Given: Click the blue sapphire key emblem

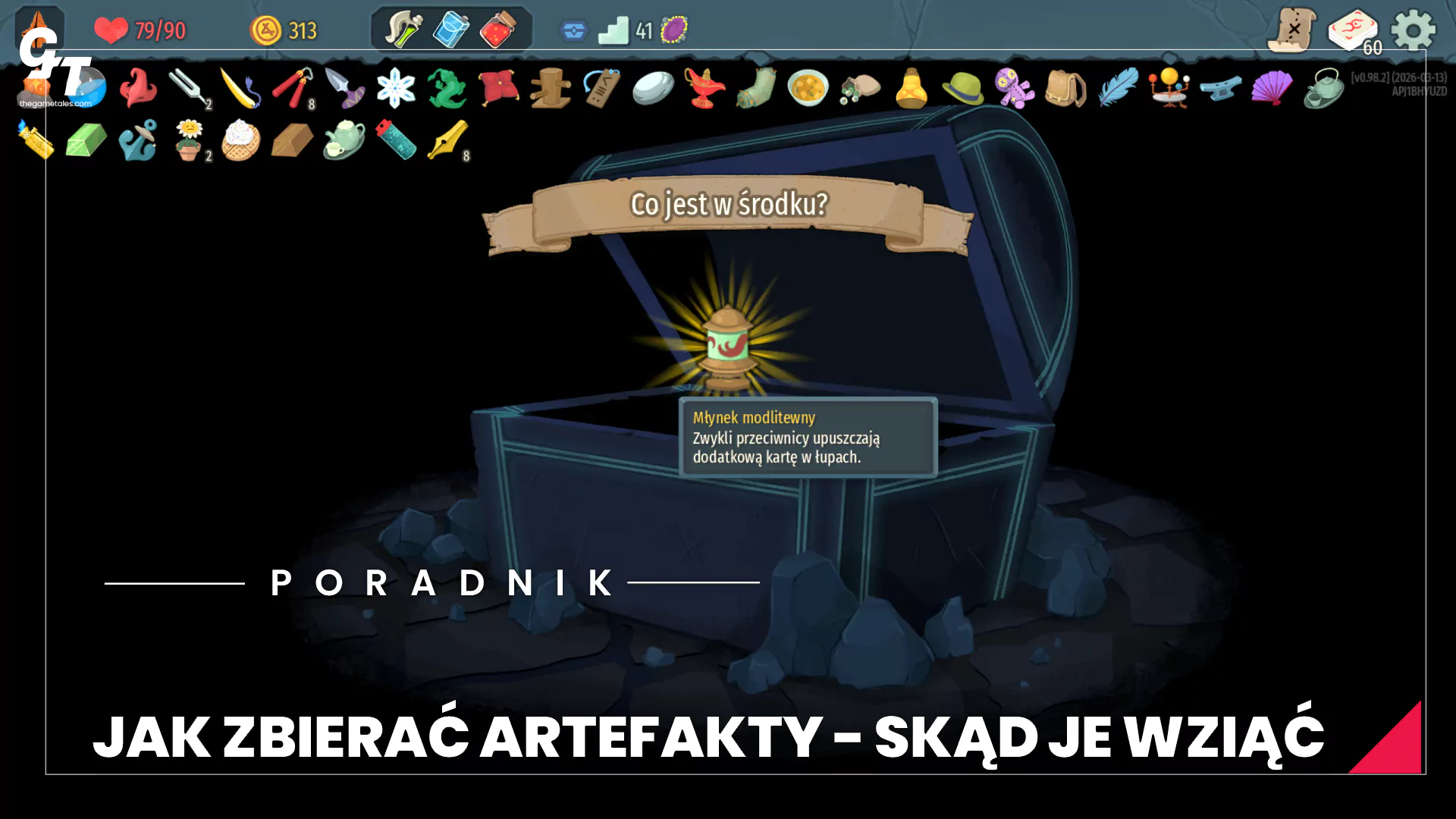Looking at the screenshot, I should point(575,30).
